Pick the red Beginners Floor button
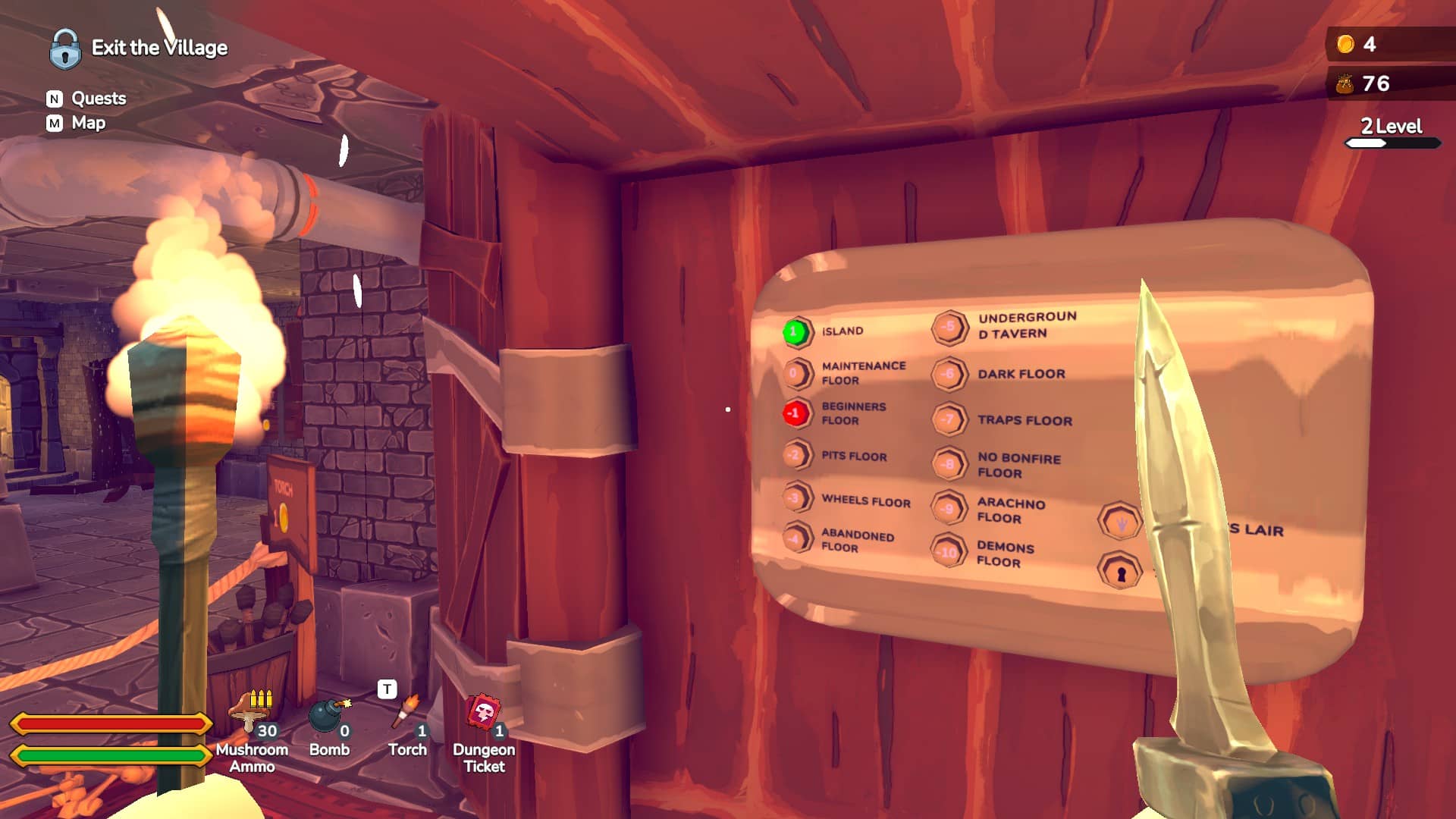The image size is (1456, 819). coord(795,413)
